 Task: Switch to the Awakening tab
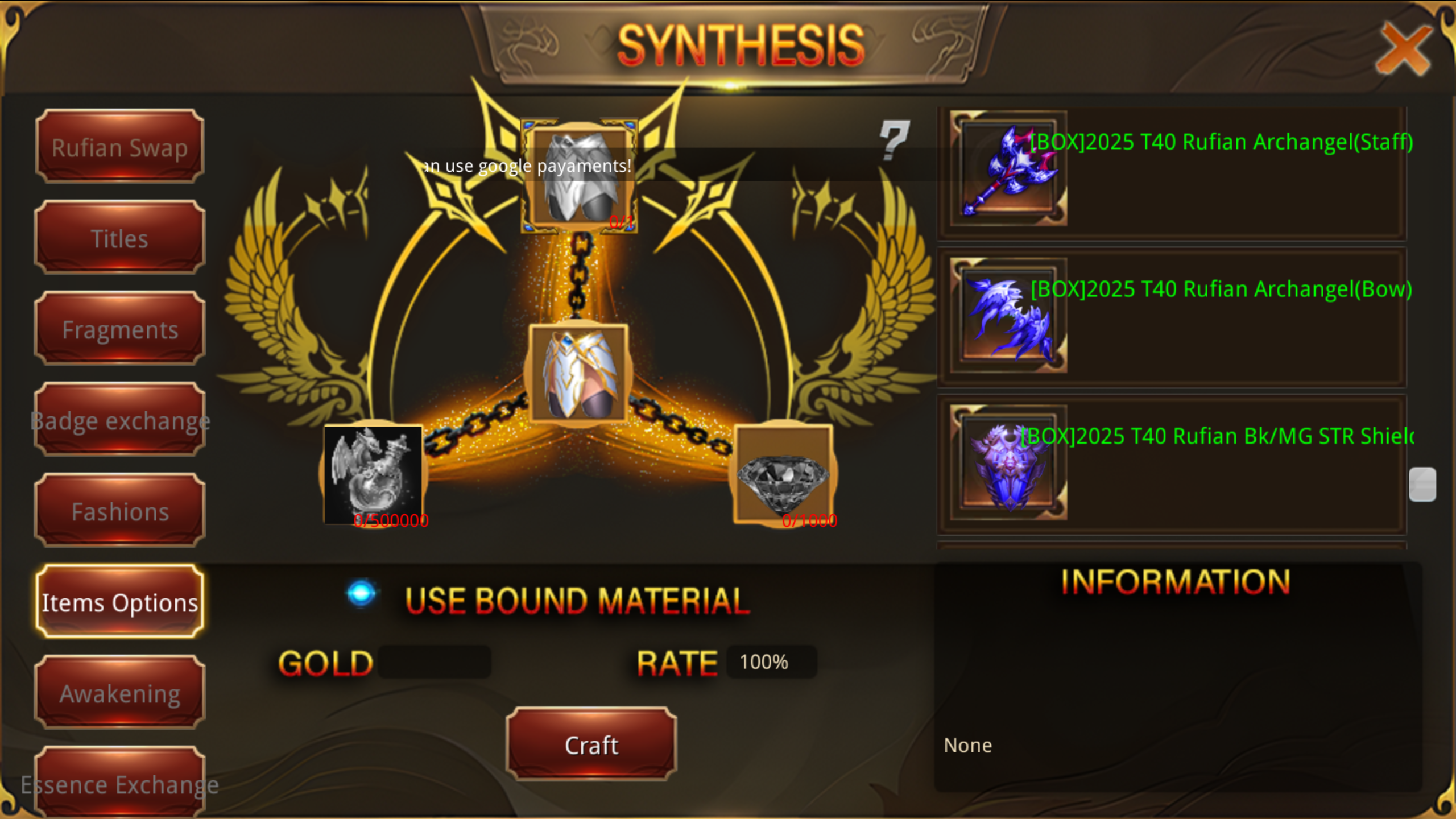pos(119,693)
